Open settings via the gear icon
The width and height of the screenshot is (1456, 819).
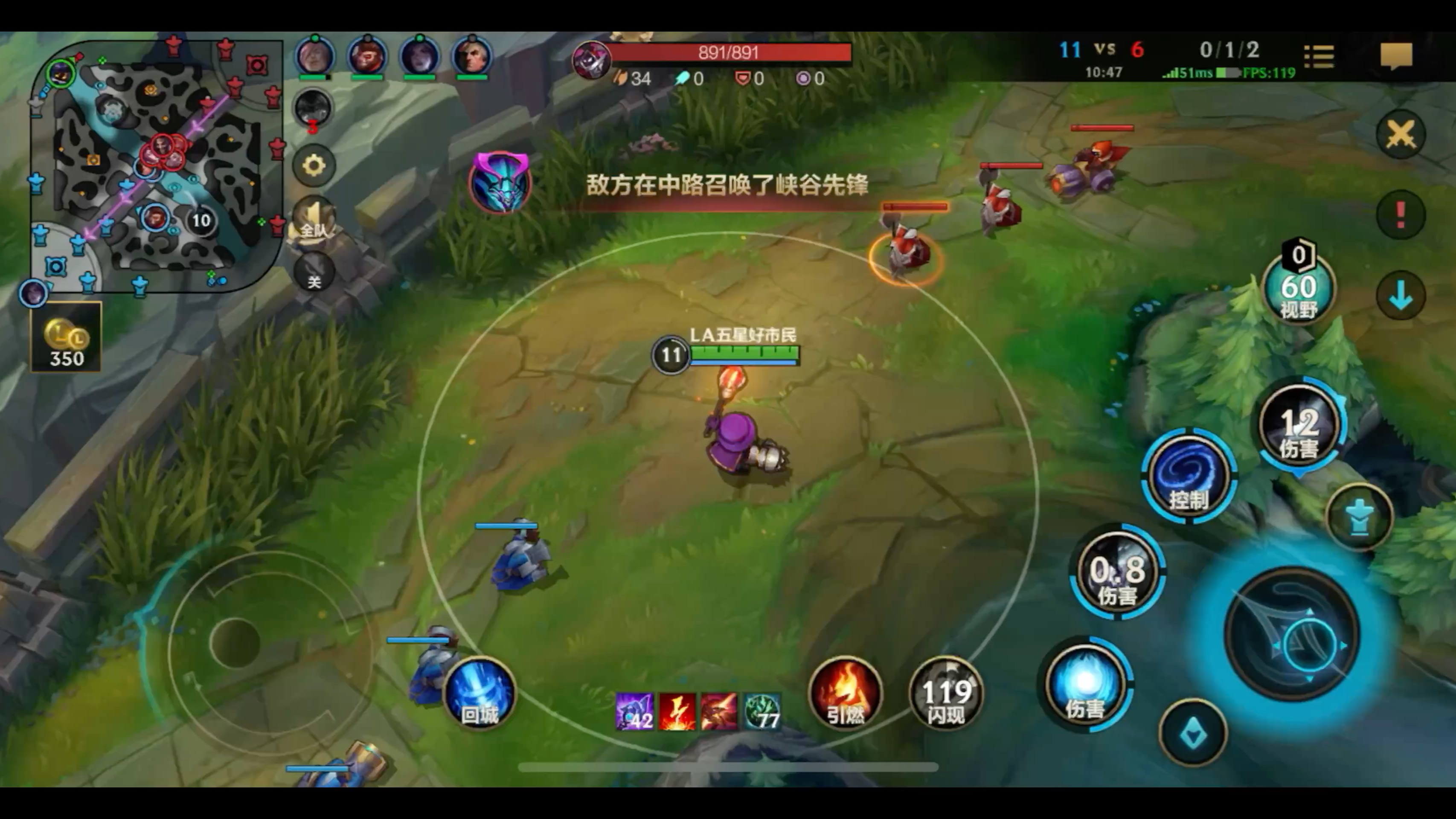(314, 165)
